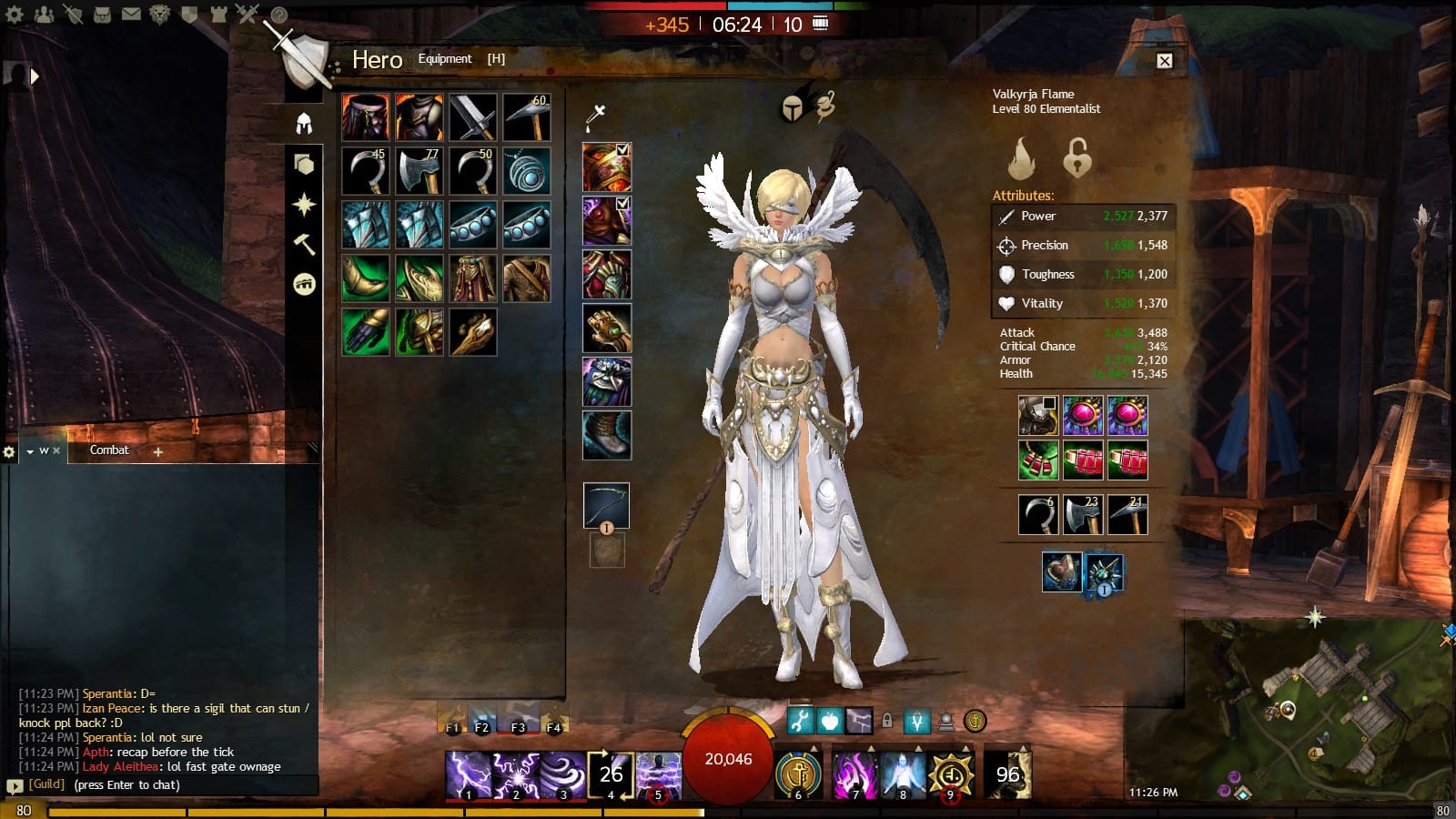Expand the small arrow beside the party portrait
1456x819 pixels.
35,76
